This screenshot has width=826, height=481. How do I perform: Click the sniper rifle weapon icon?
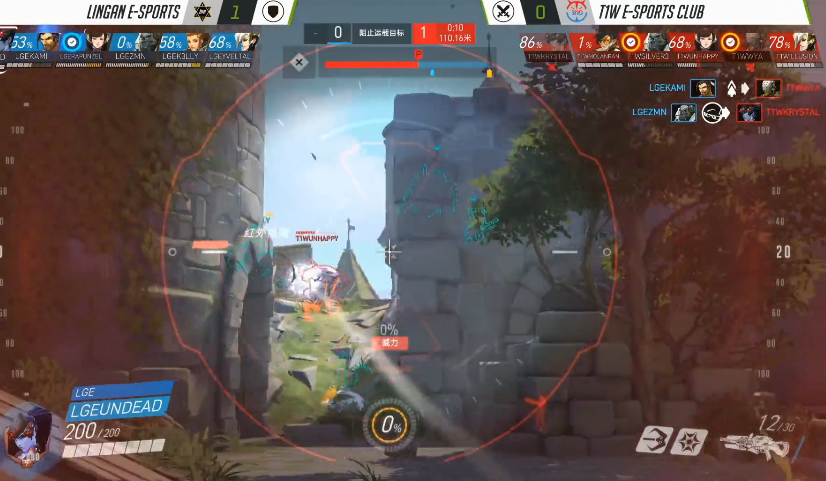[751, 443]
